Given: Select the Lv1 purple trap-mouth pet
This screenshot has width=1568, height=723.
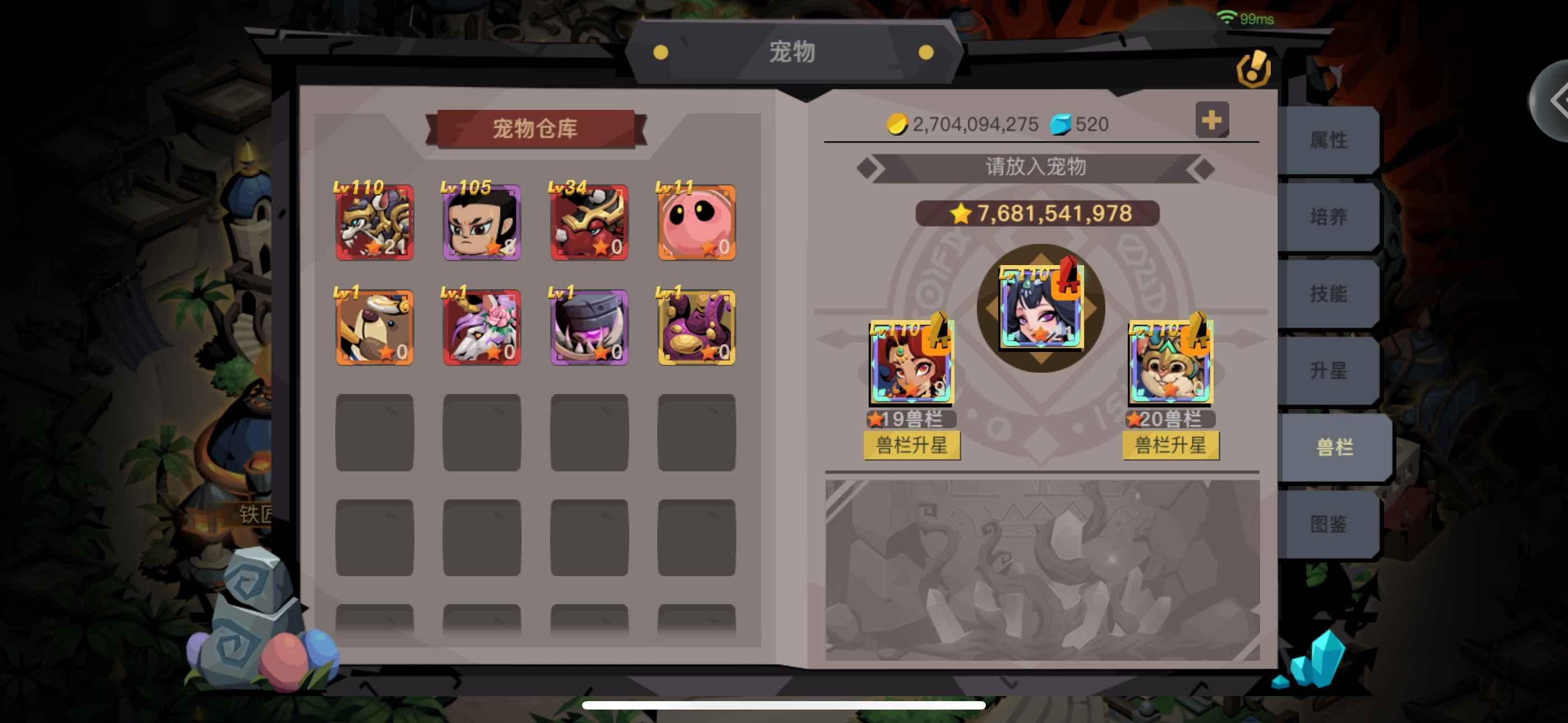Looking at the screenshot, I should 588,327.
